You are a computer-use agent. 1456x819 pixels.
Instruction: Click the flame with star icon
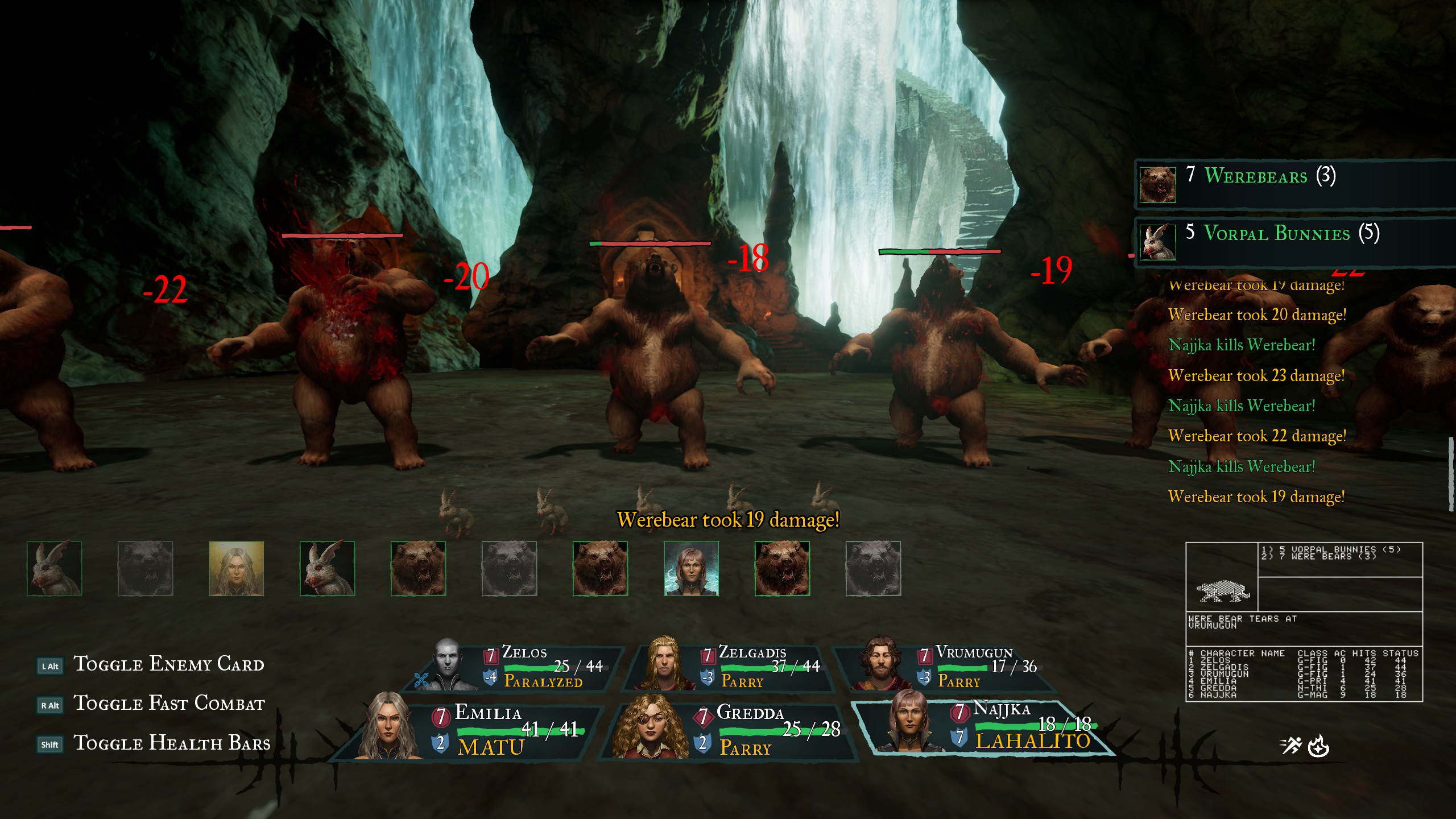pos(1318,746)
